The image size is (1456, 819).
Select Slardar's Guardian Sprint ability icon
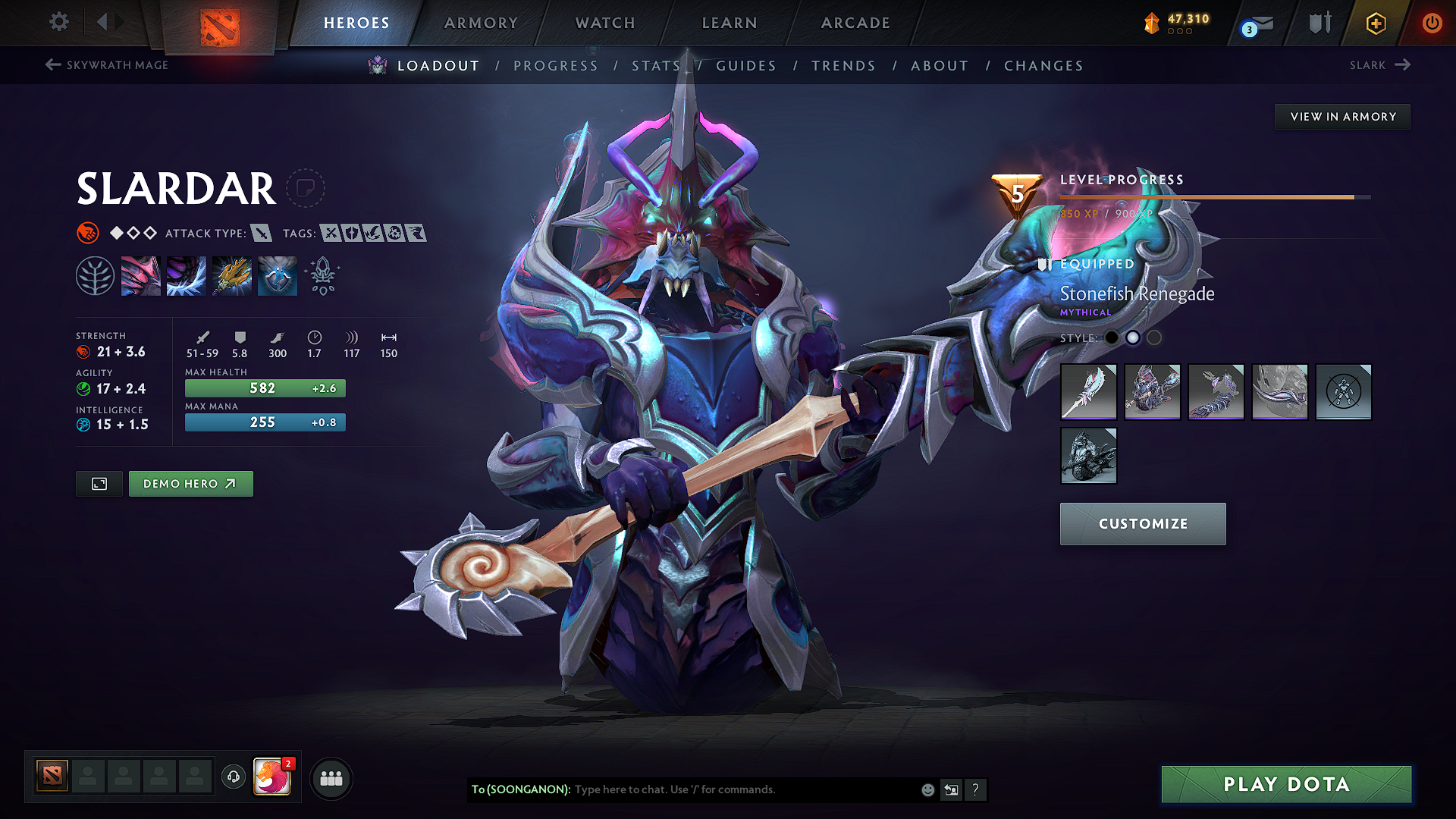(141, 275)
